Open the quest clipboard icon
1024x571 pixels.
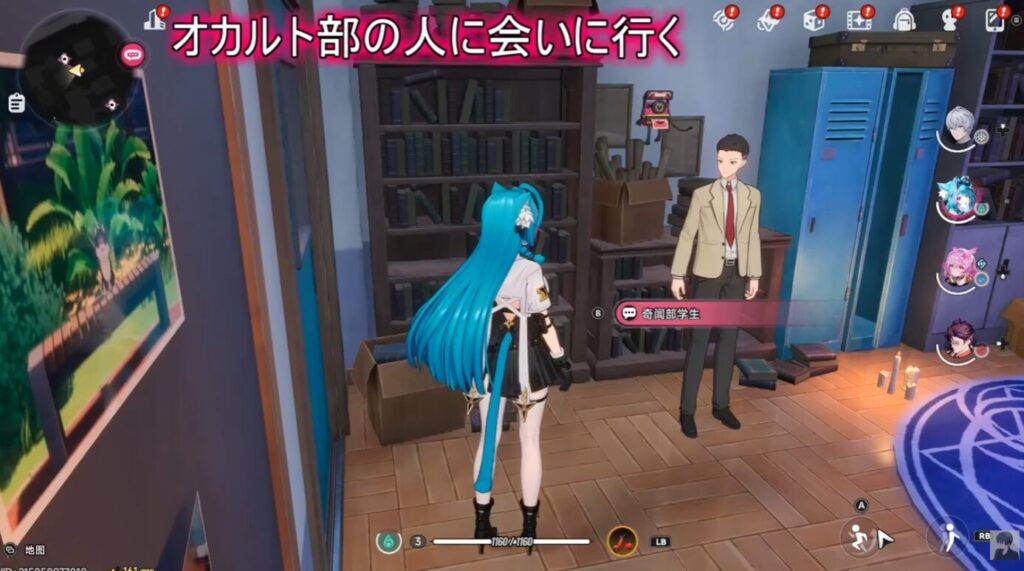click(x=15, y=102)
